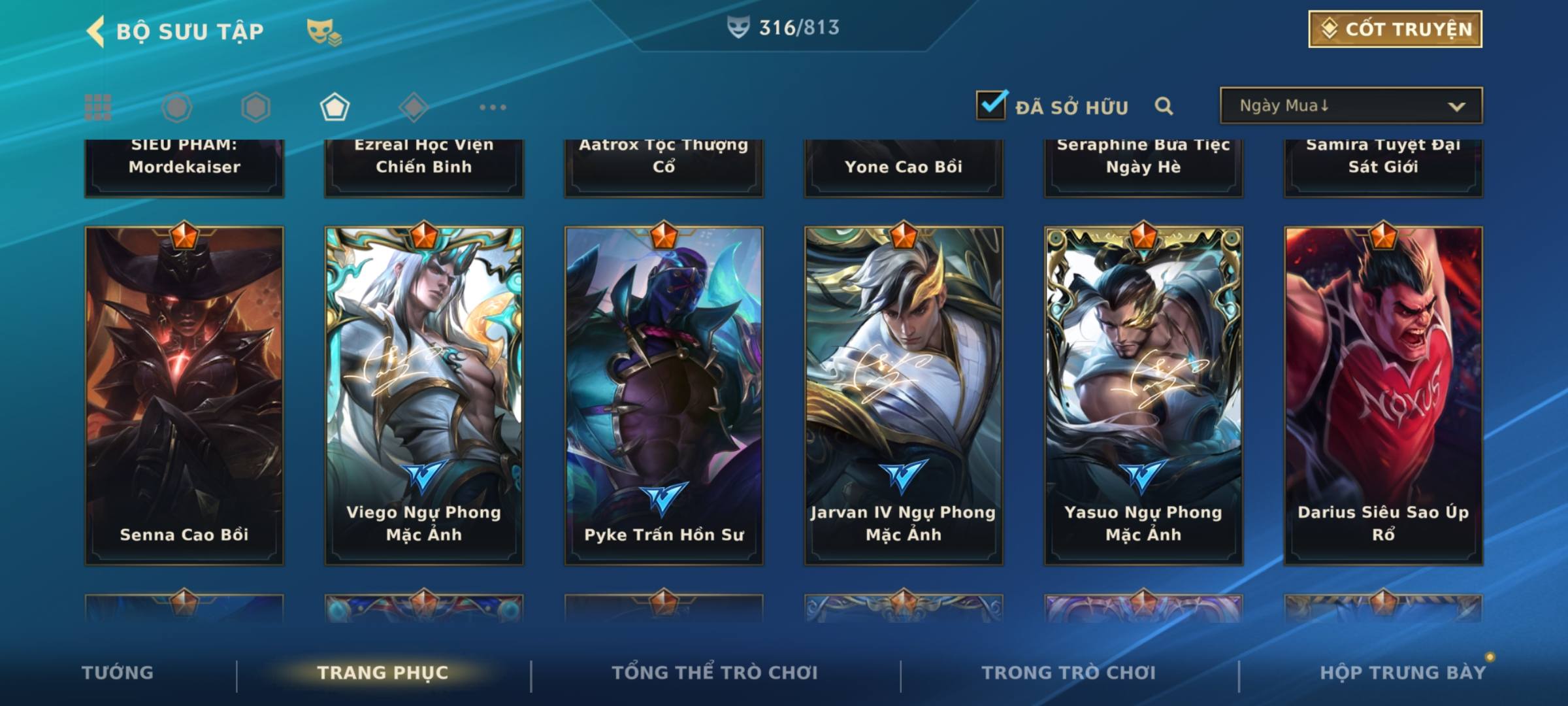Go to Hộp Trưng Bày tab
The image size is (1568, 706).
[1403, 673]
